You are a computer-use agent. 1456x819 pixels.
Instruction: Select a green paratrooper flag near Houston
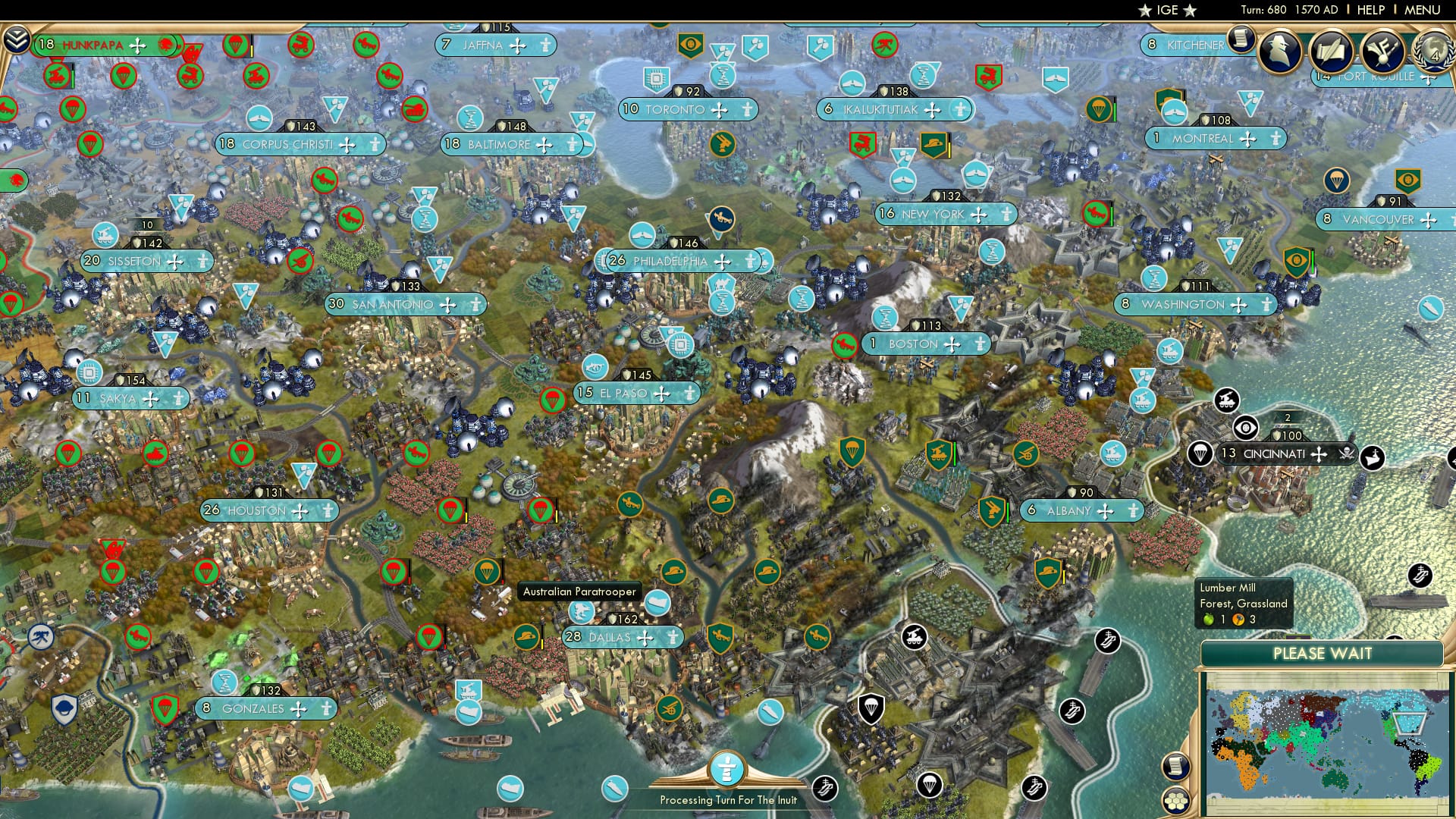click(240, 455)
